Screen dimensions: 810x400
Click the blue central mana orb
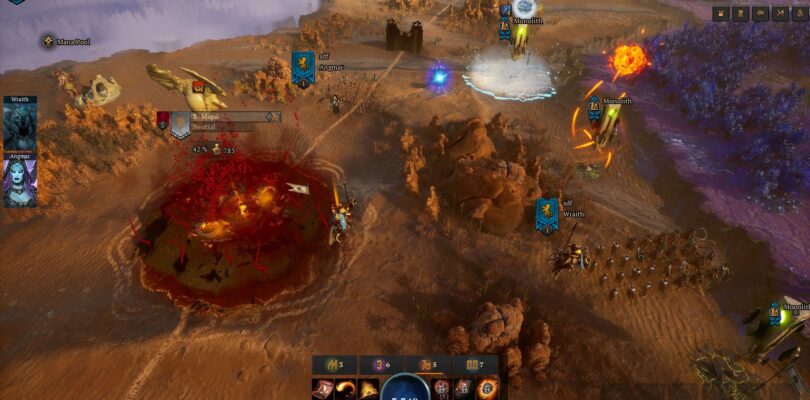click(405, 389)
